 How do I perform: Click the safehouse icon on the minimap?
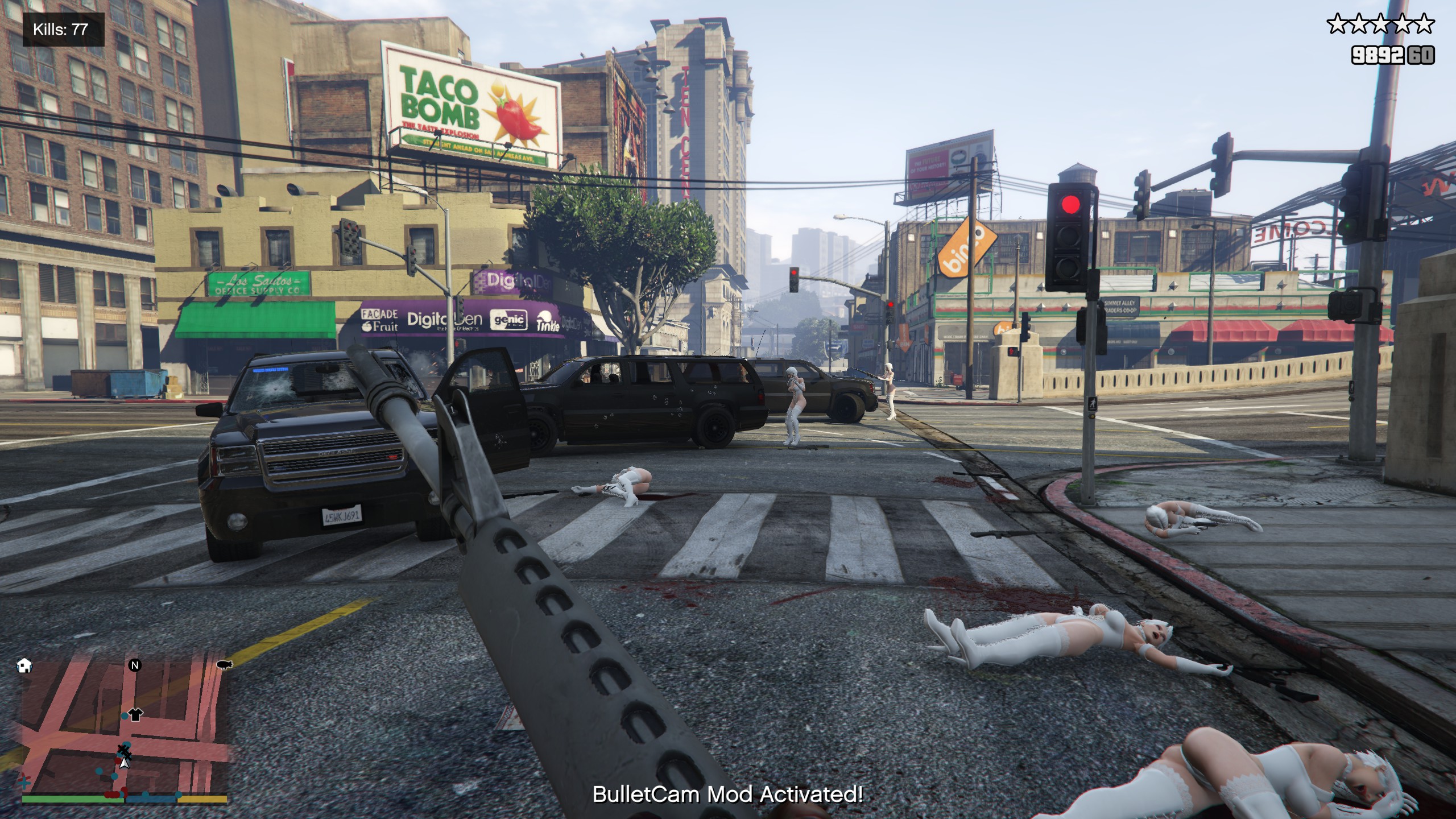click(x=24, y=665)
